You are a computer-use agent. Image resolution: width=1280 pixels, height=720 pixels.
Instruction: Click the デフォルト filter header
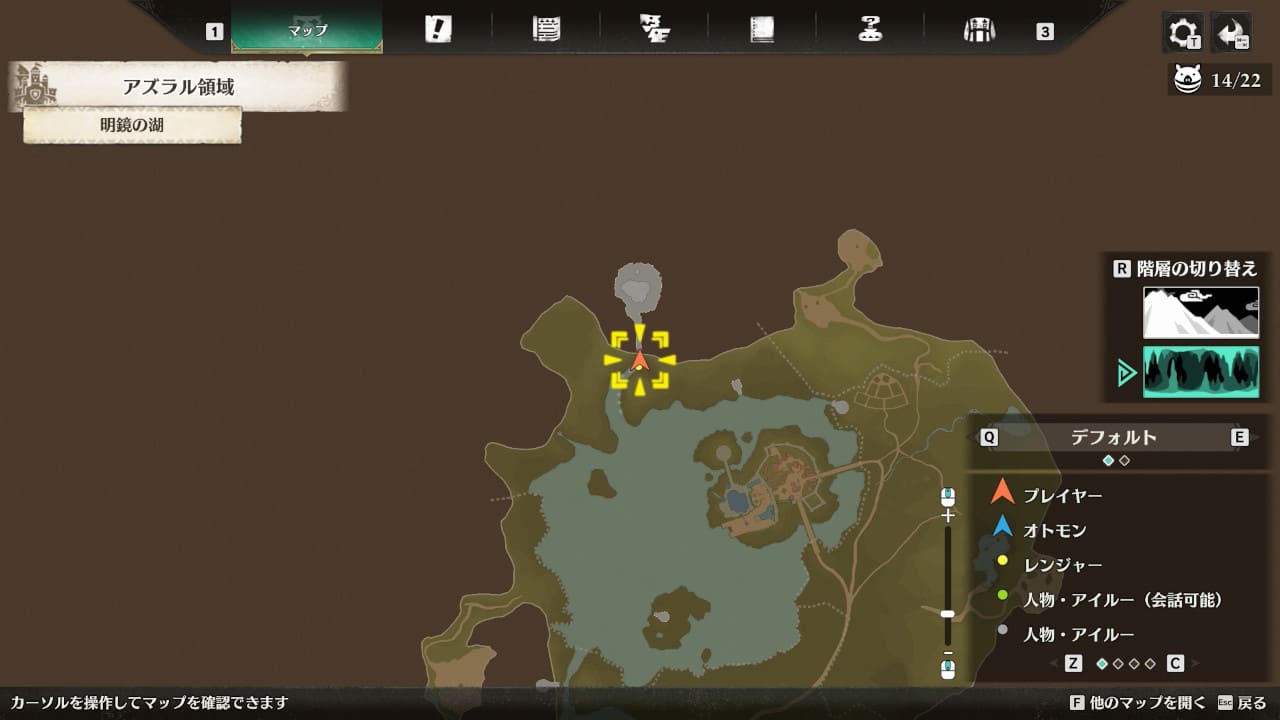click(x=1113, y=437)
